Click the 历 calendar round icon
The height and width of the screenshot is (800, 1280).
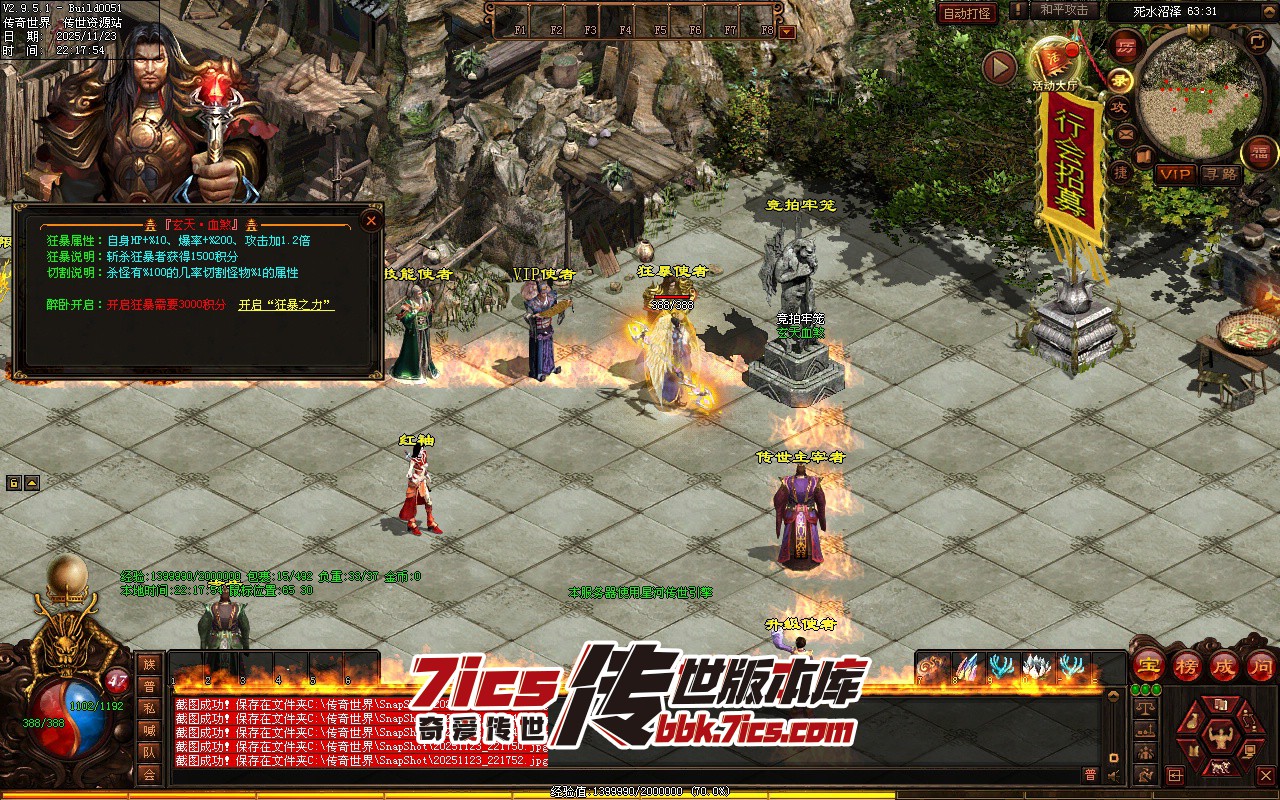click(x=1127, y=46)
